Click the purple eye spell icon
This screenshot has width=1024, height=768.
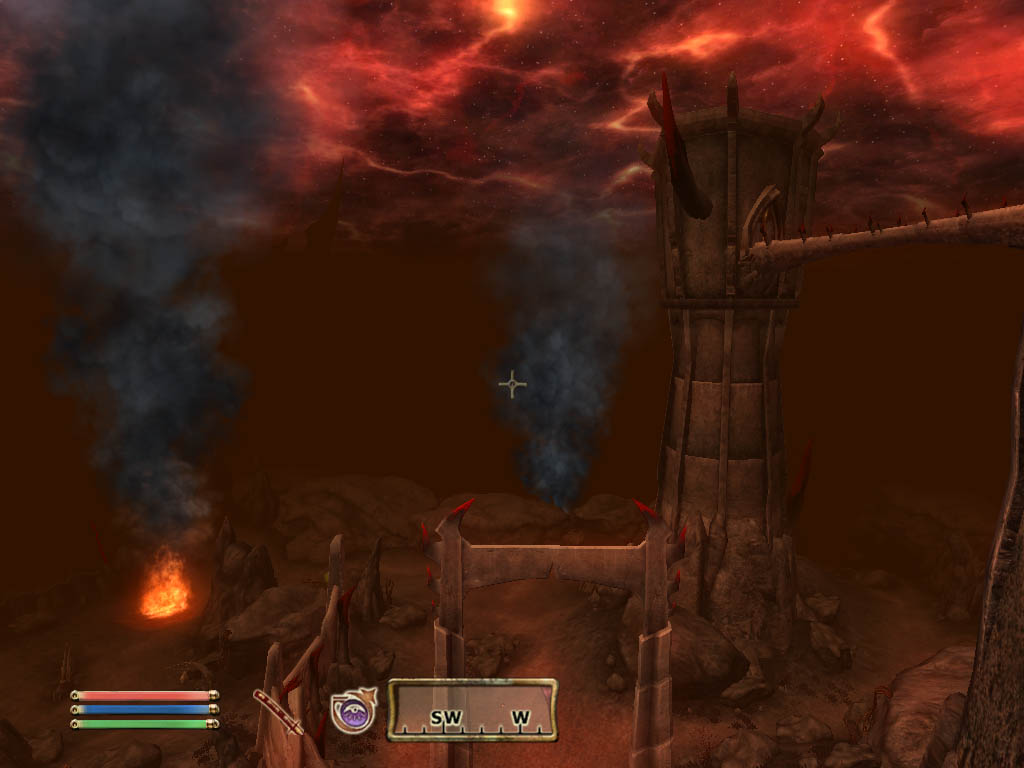[353, 712]
